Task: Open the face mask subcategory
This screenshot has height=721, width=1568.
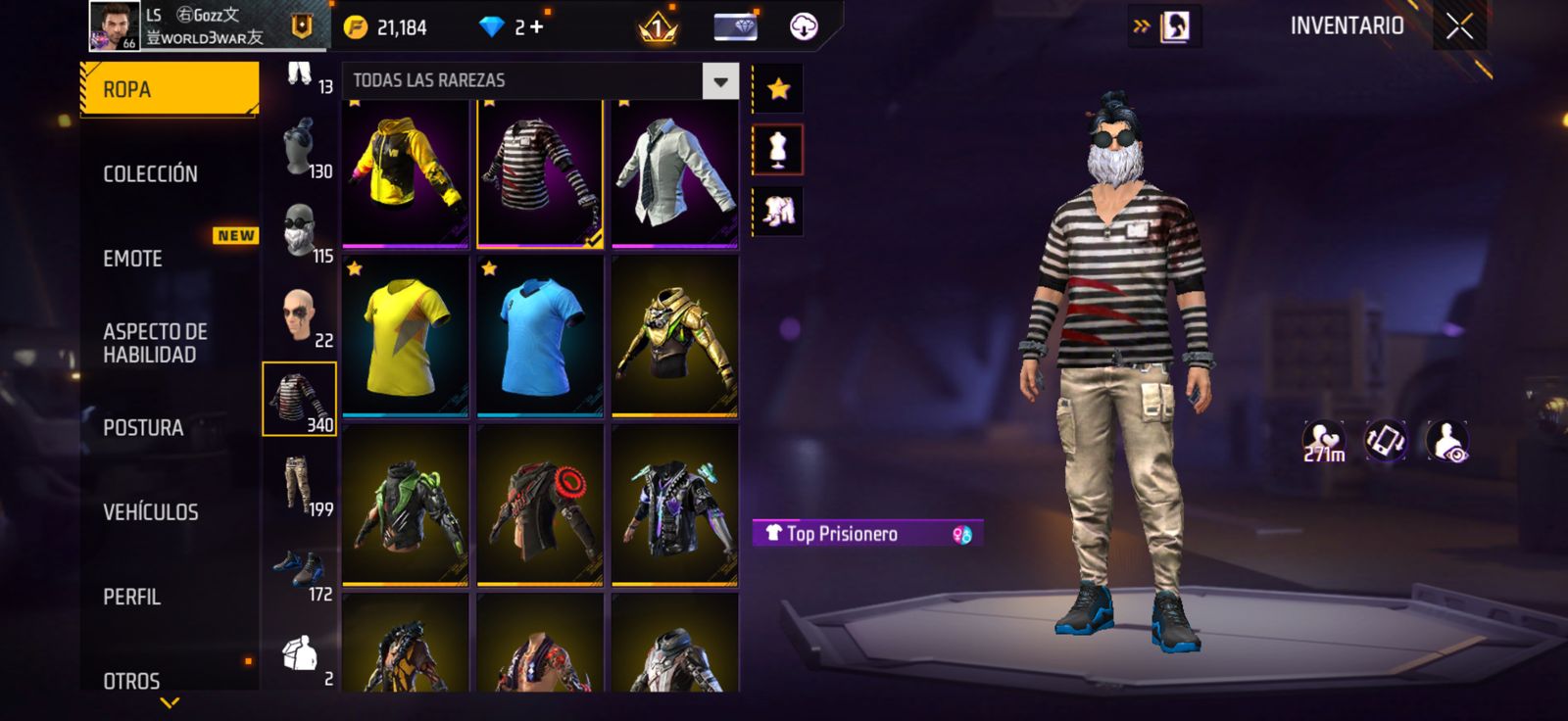Action: pyautogui.click(x=300, y=231)
